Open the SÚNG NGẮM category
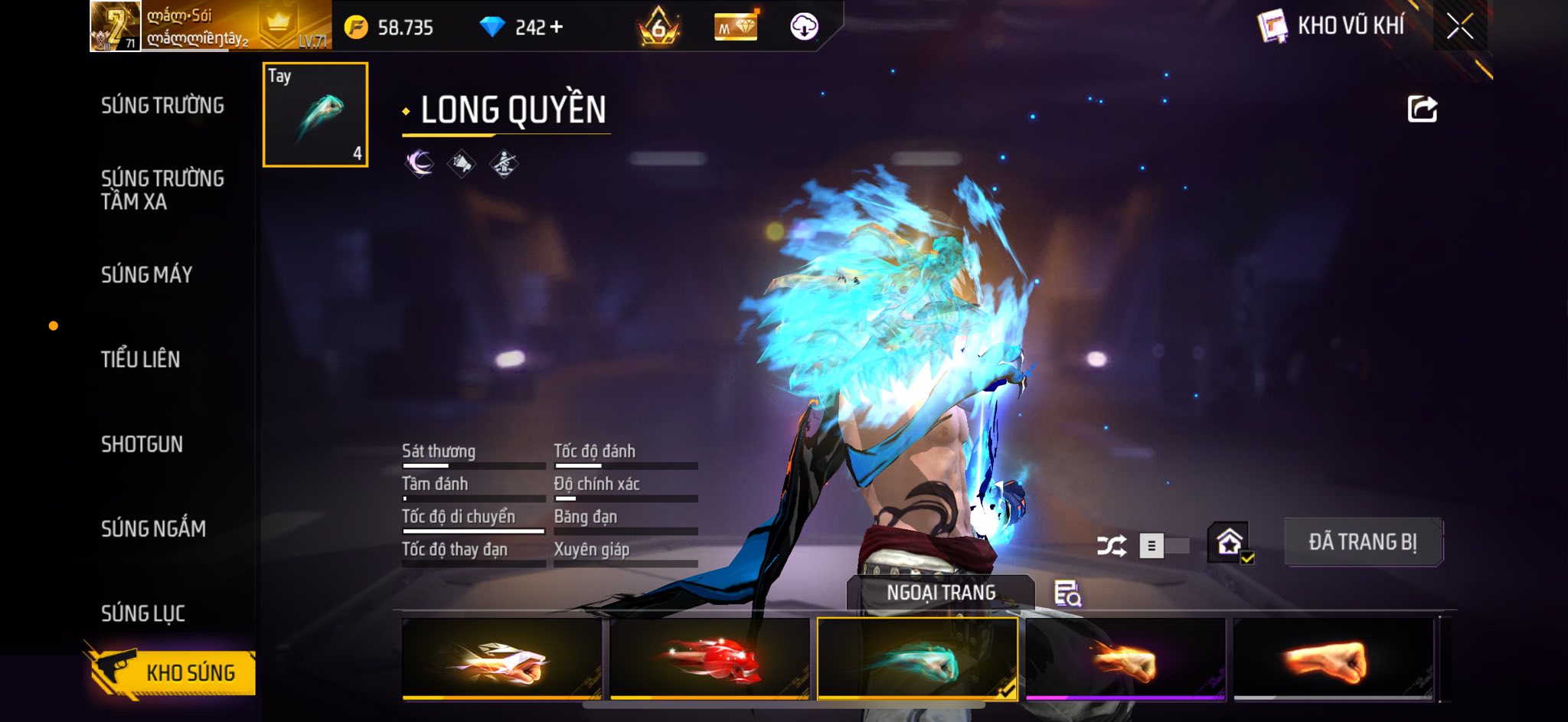Viewport: 1568px width, 722px height. tap(153, 528)
